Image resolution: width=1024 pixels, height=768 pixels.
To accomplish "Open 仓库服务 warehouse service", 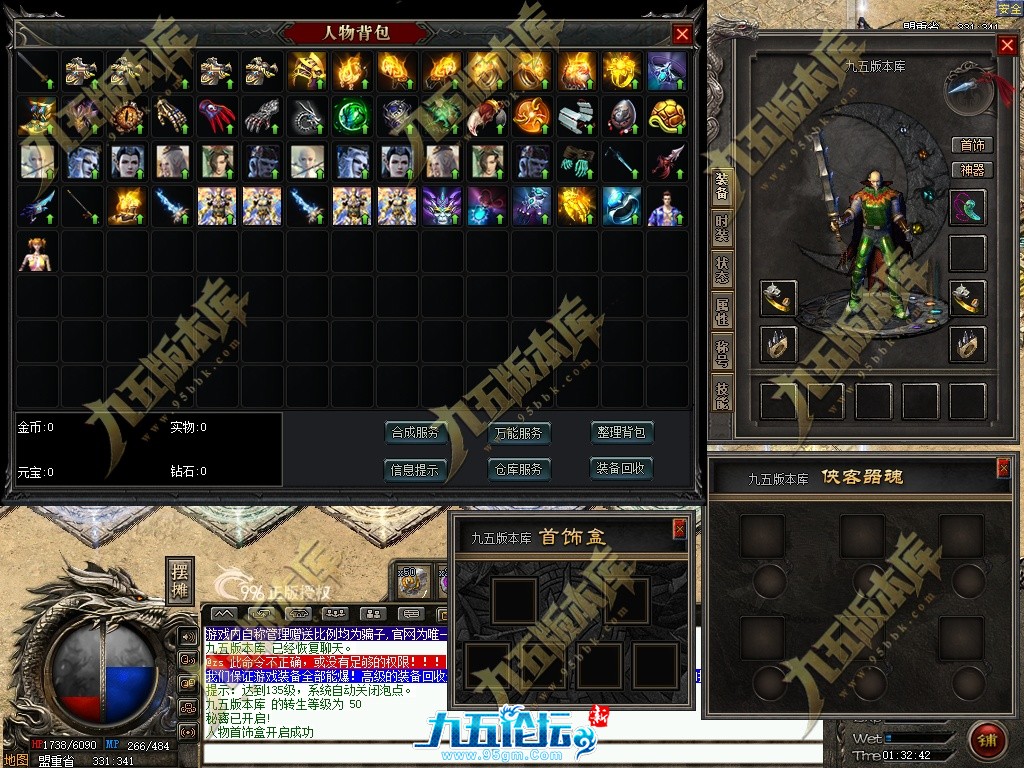I will (x=519, y=469).
